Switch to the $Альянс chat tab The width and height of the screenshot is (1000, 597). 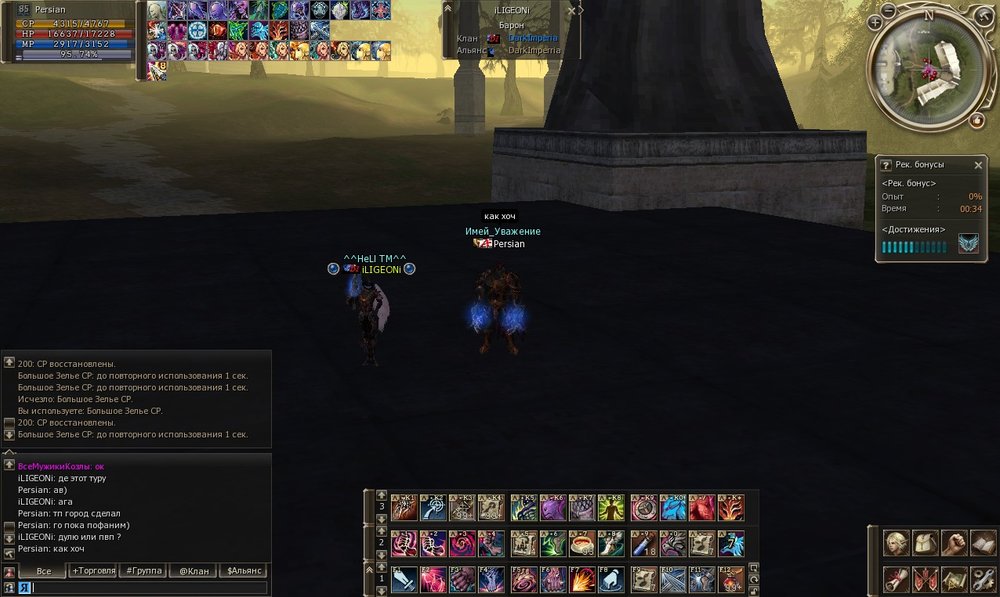(243, 570)
